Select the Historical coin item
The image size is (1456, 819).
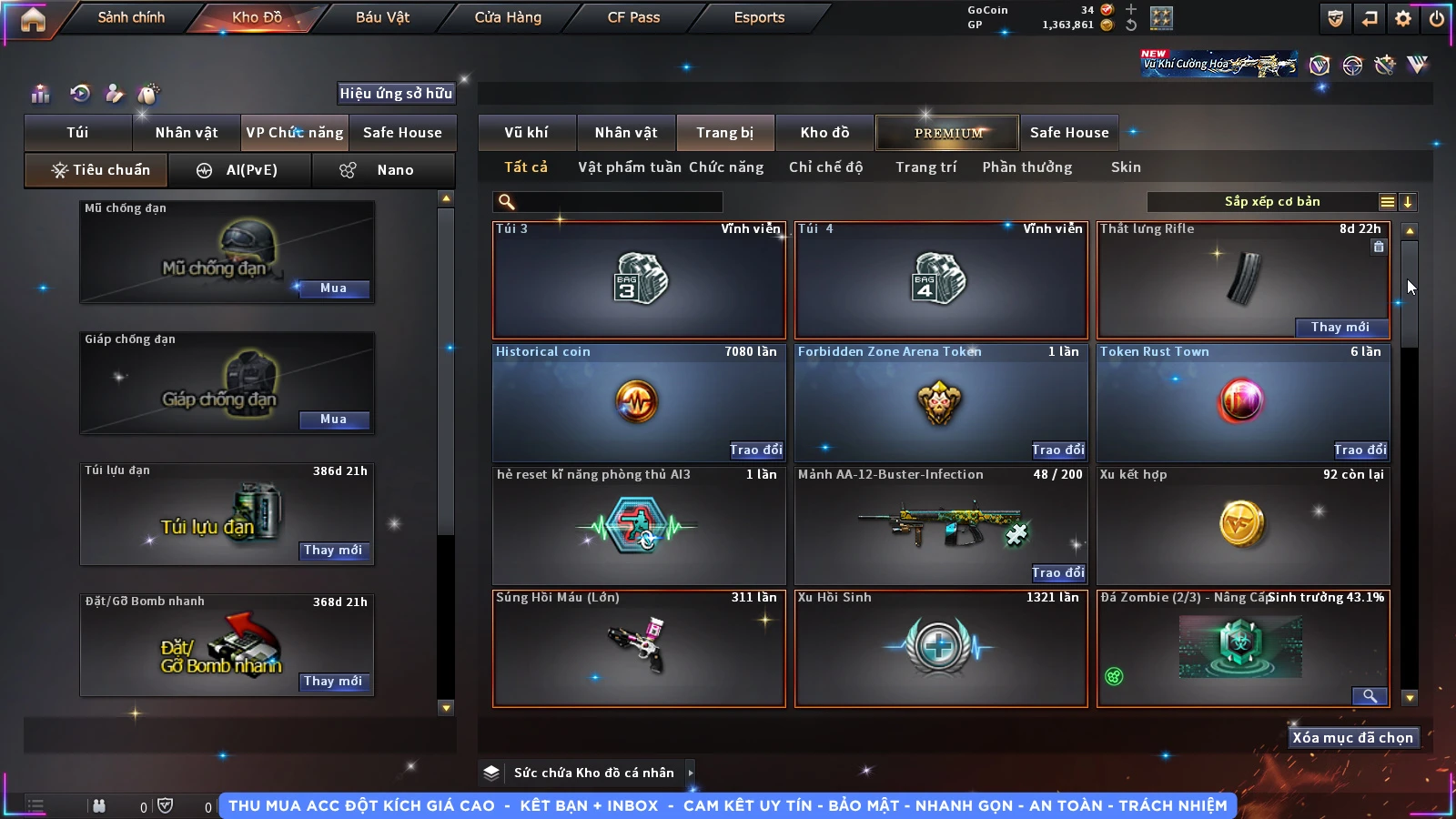coord(638,402)
